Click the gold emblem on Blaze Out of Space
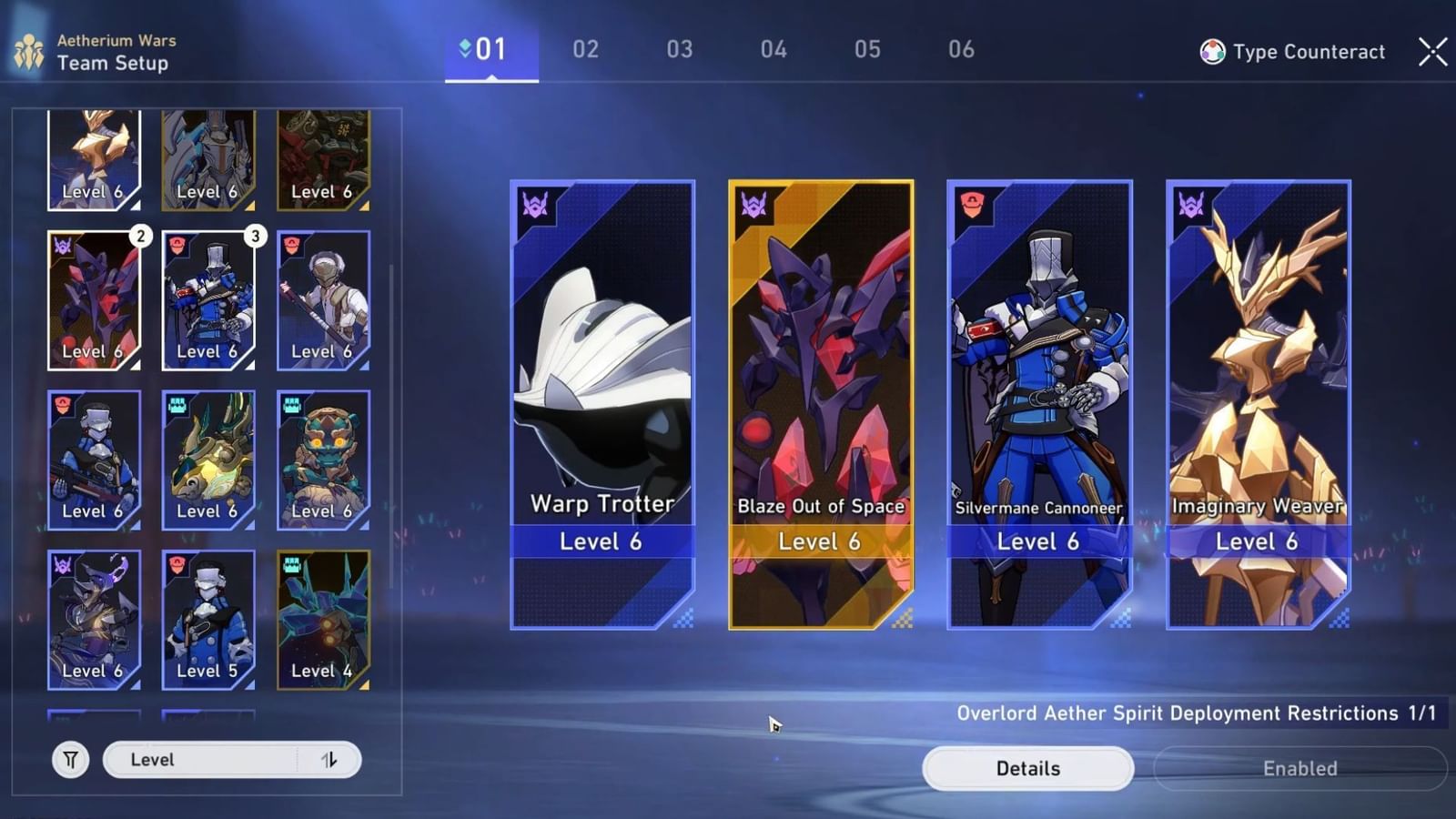This screenshot has width=1456, height=819. point(752,205)
